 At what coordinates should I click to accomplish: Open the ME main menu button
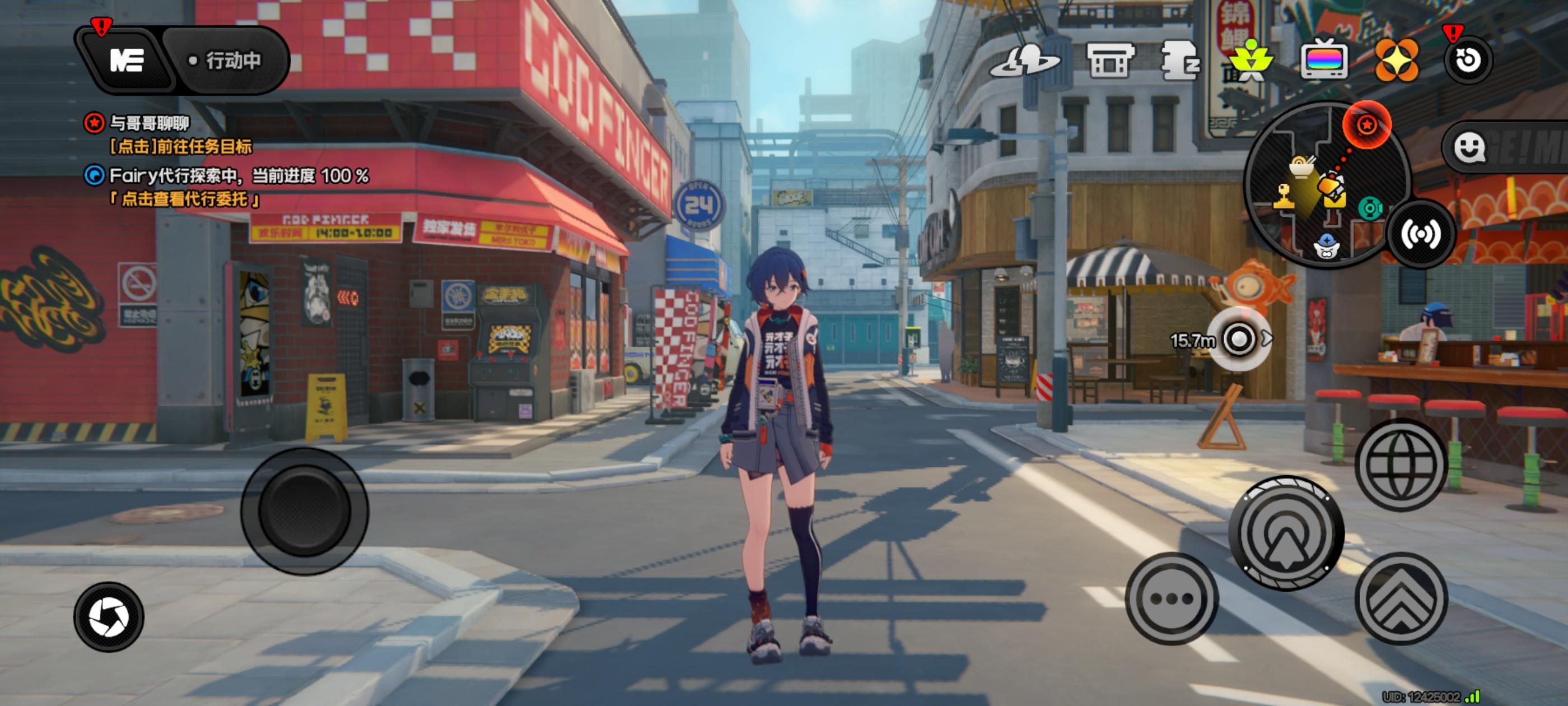127,61
